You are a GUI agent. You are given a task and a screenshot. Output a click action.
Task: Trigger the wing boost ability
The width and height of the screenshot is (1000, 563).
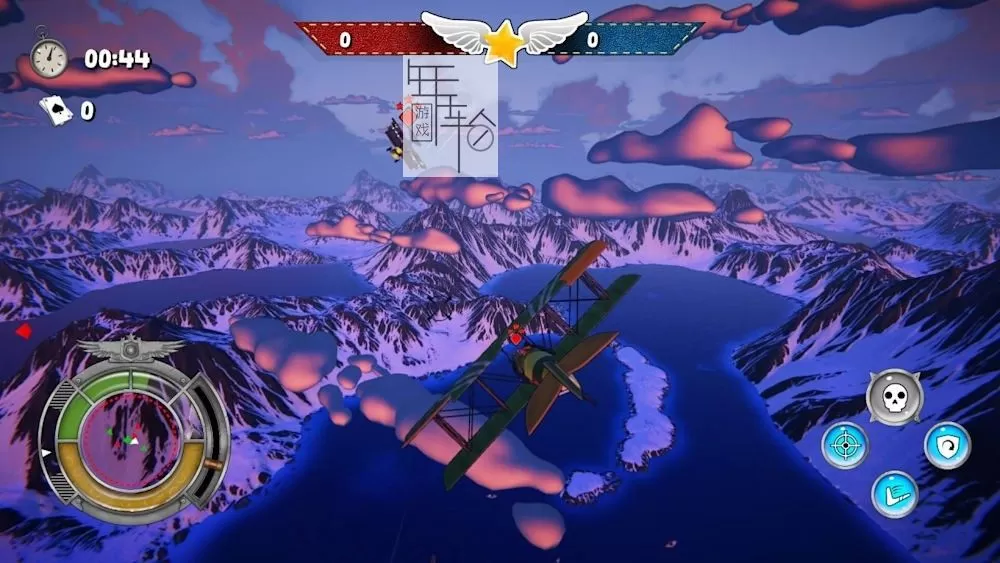pyautogui.click(x=894, y=494)
